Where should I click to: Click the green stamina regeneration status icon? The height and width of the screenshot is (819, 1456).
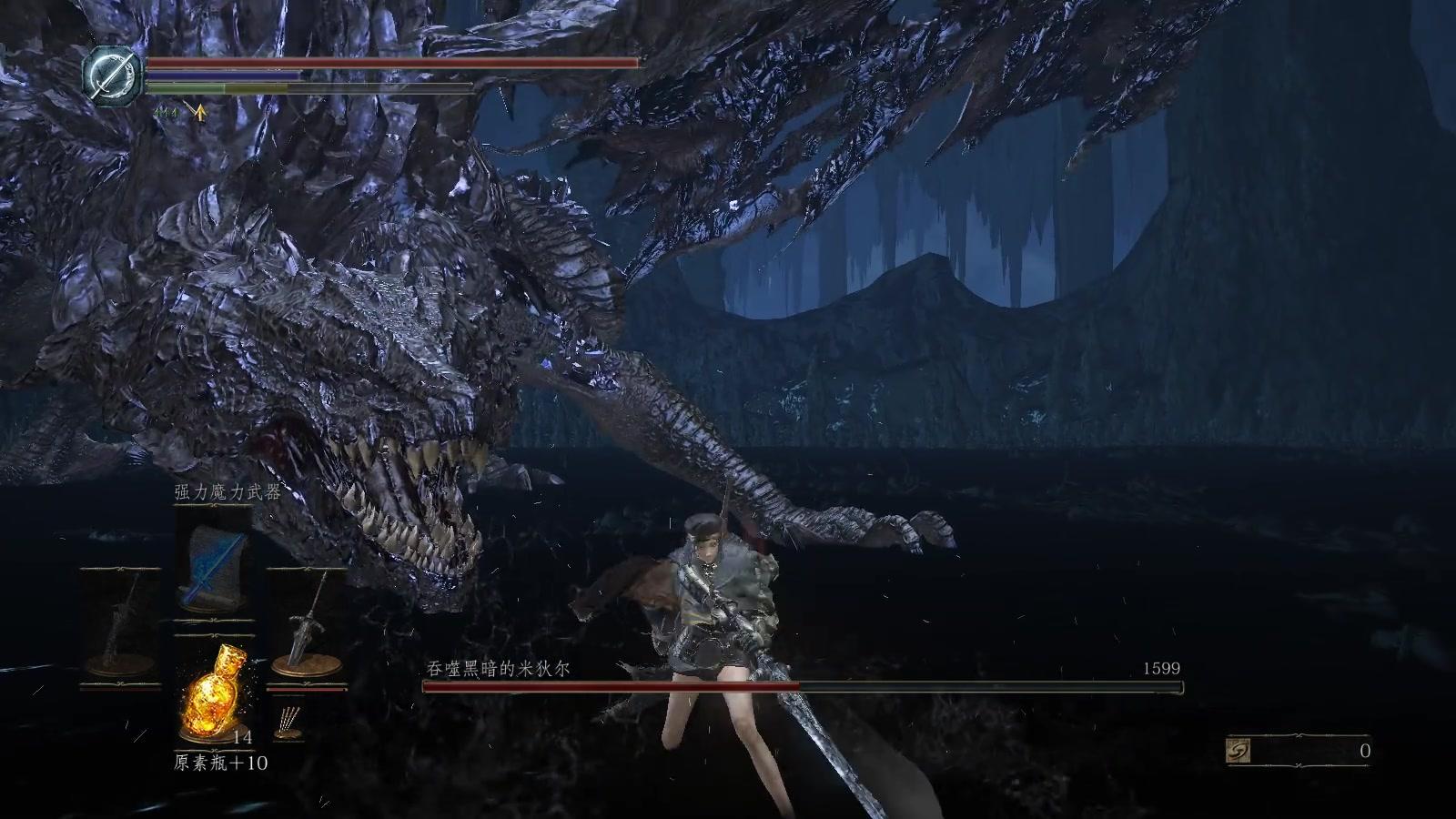pyautogui.click(x=166, y=112)
